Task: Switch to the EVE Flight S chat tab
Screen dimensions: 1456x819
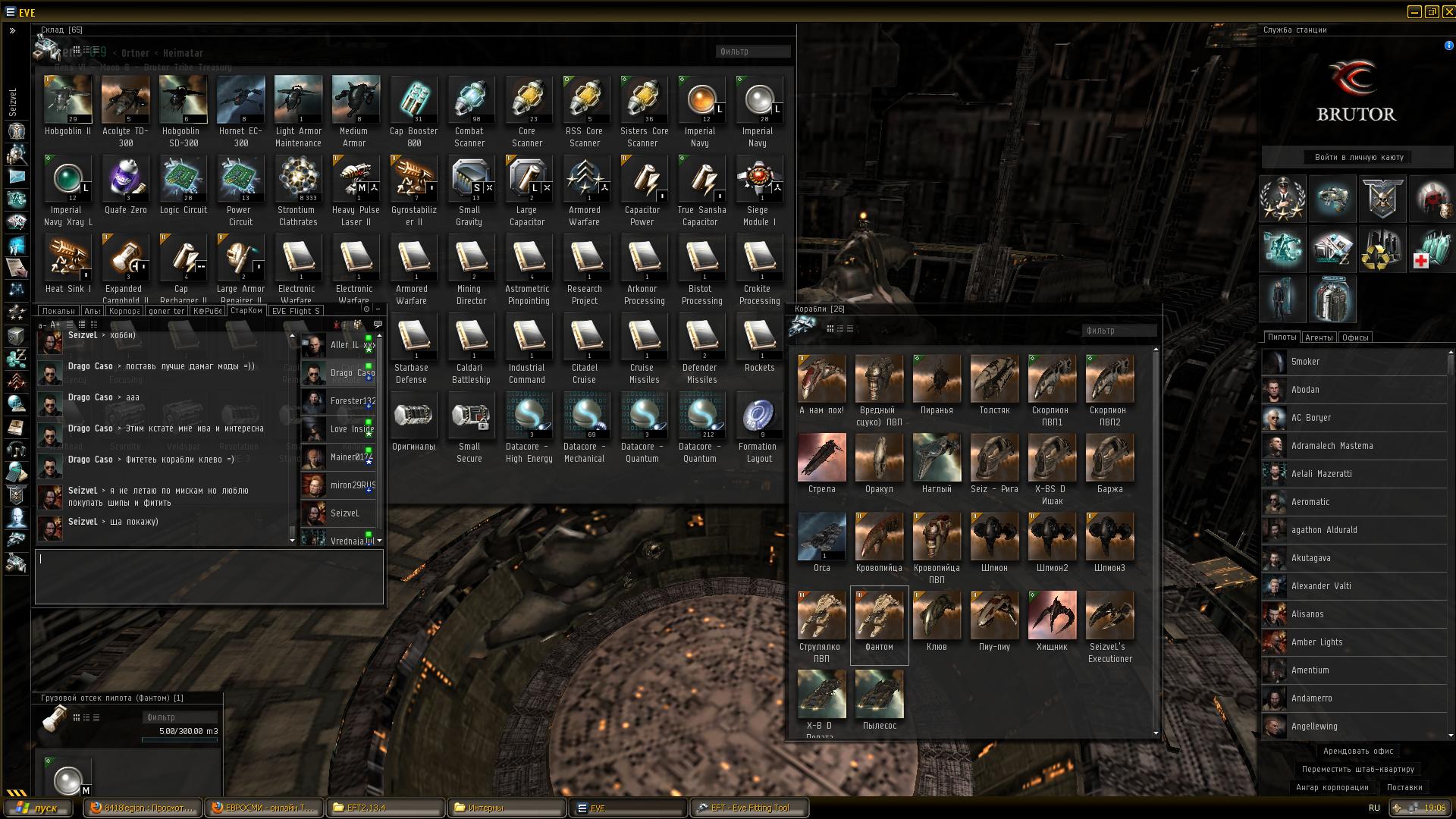Action: tap(296, 311)
